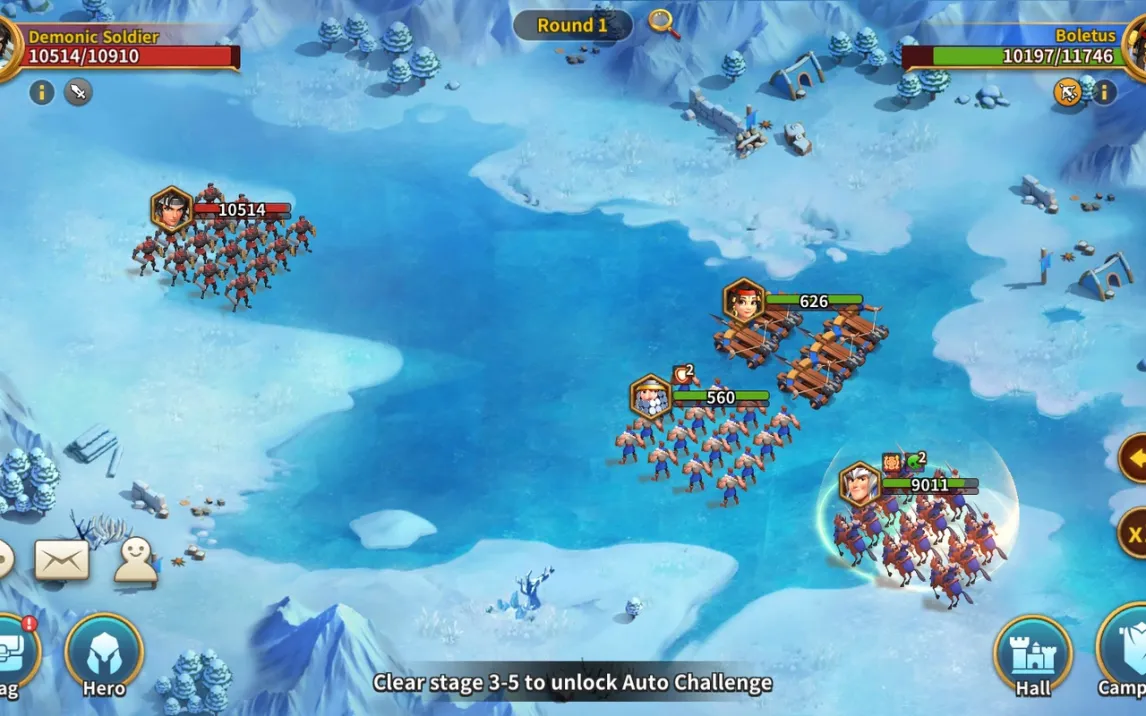
Task: Open the Bag with the red alert
Action: pyautogui.click(x=14, y=654)
